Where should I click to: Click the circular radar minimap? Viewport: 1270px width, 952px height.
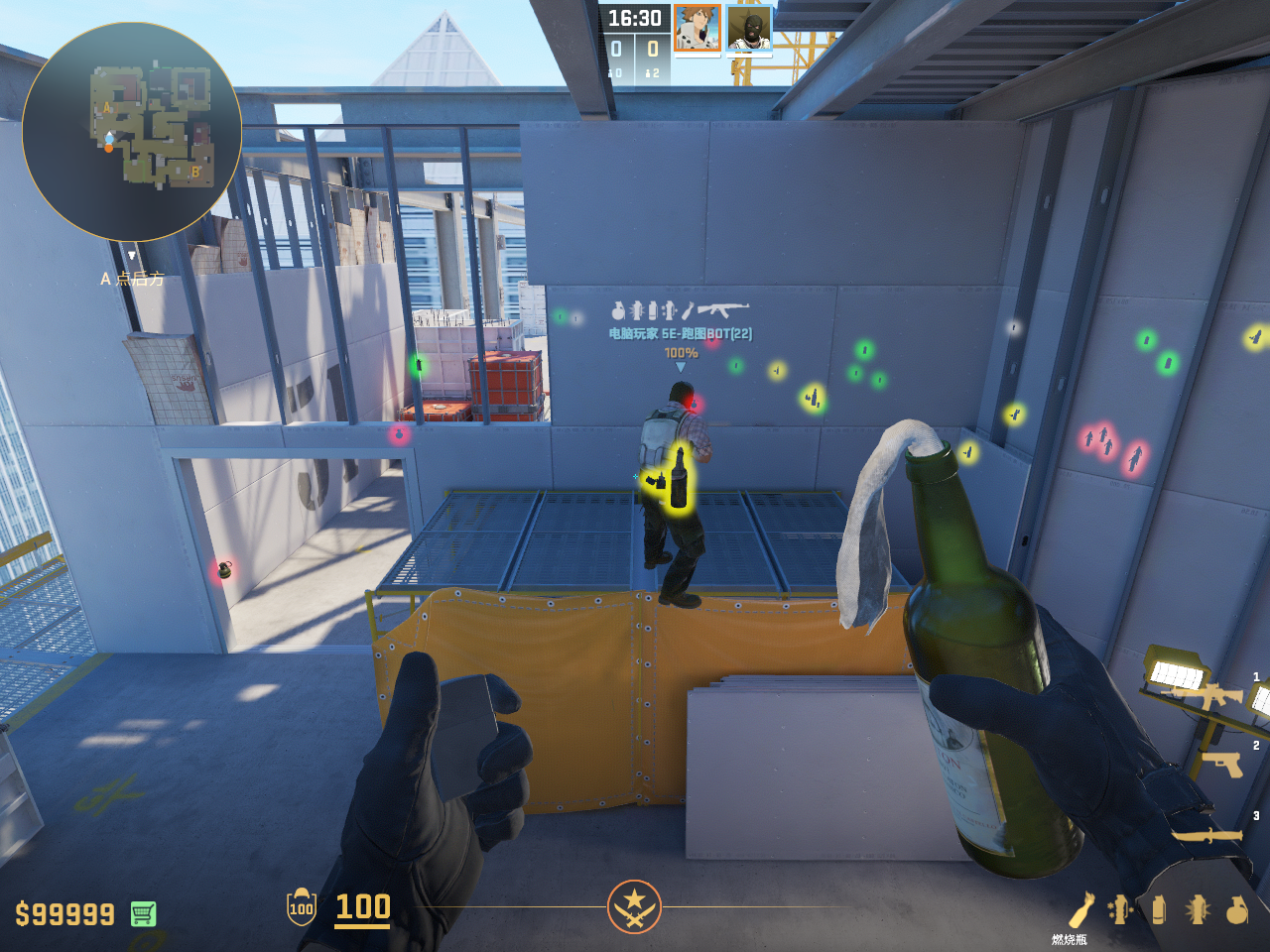coord(131,131)
